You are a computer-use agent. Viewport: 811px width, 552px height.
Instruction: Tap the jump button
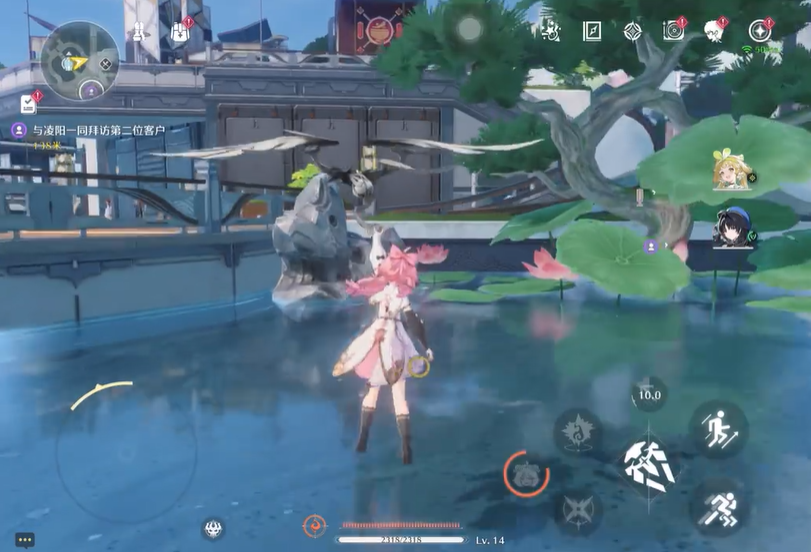(717, 431)
